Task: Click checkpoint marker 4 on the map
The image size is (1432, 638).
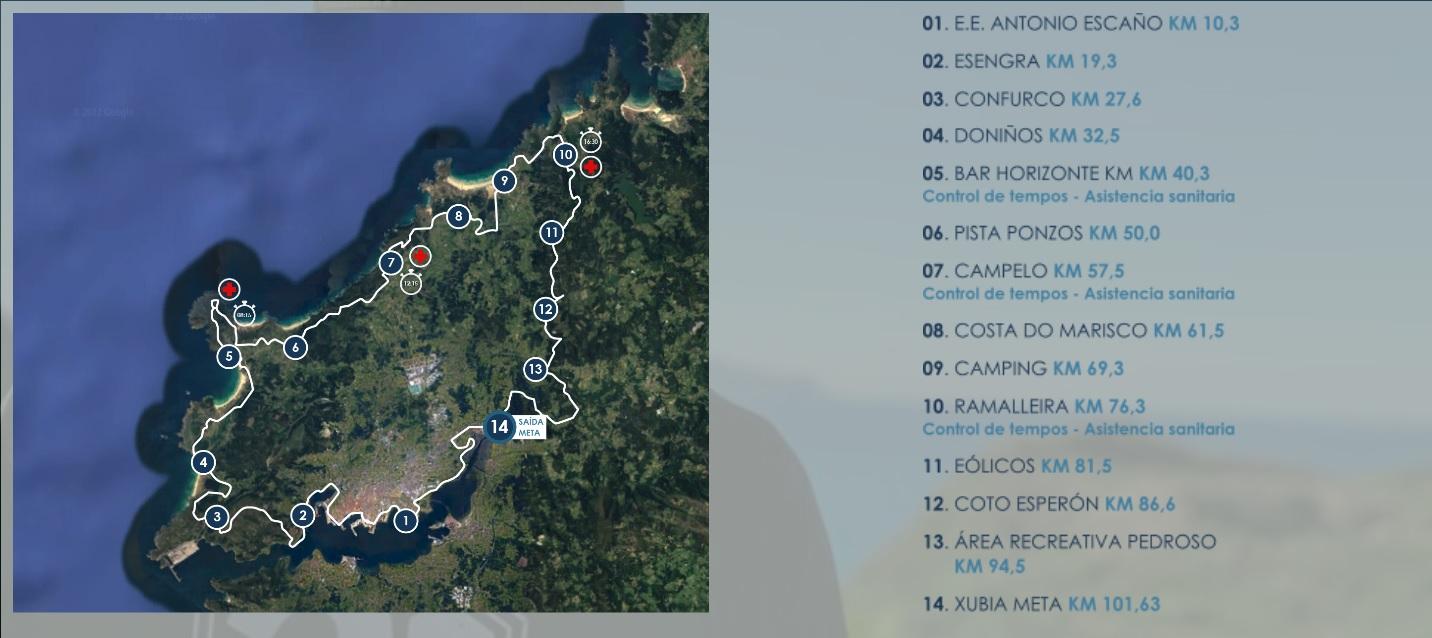Action: [x=204, y=462]
